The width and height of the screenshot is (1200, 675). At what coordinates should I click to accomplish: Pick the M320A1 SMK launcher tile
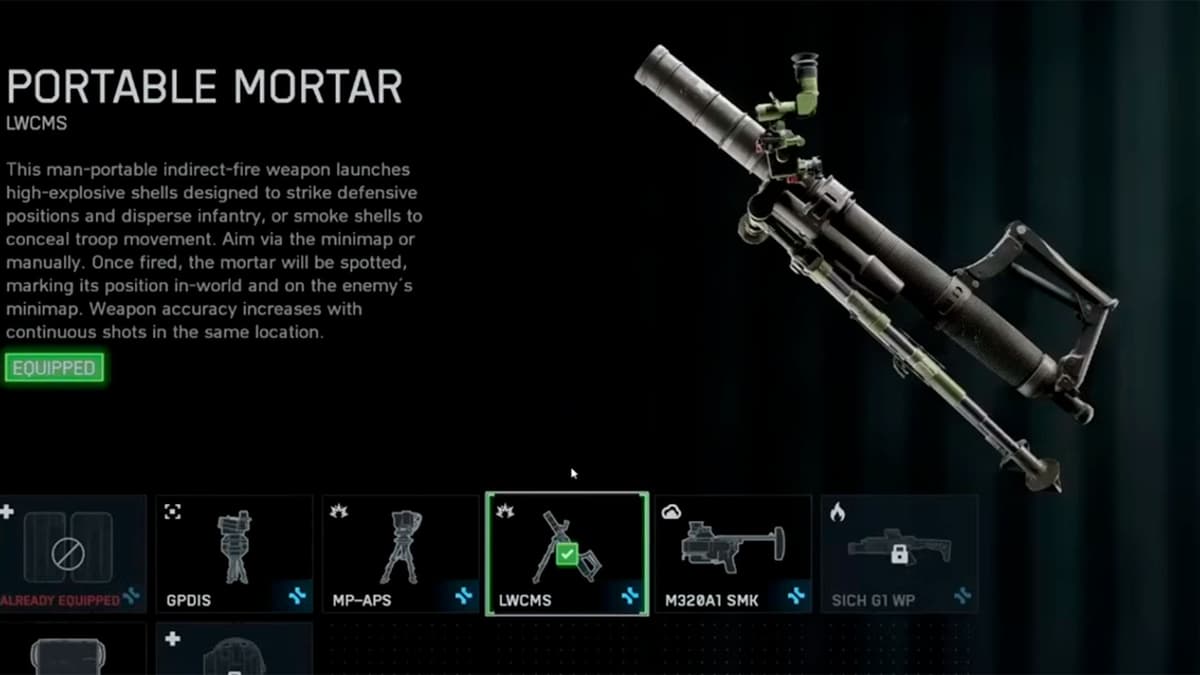pyautogui.click(x=733, y=553)
